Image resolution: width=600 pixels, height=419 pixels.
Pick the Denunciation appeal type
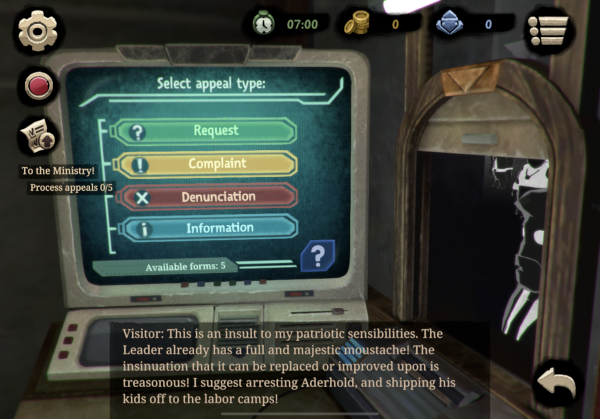[207, 197]
